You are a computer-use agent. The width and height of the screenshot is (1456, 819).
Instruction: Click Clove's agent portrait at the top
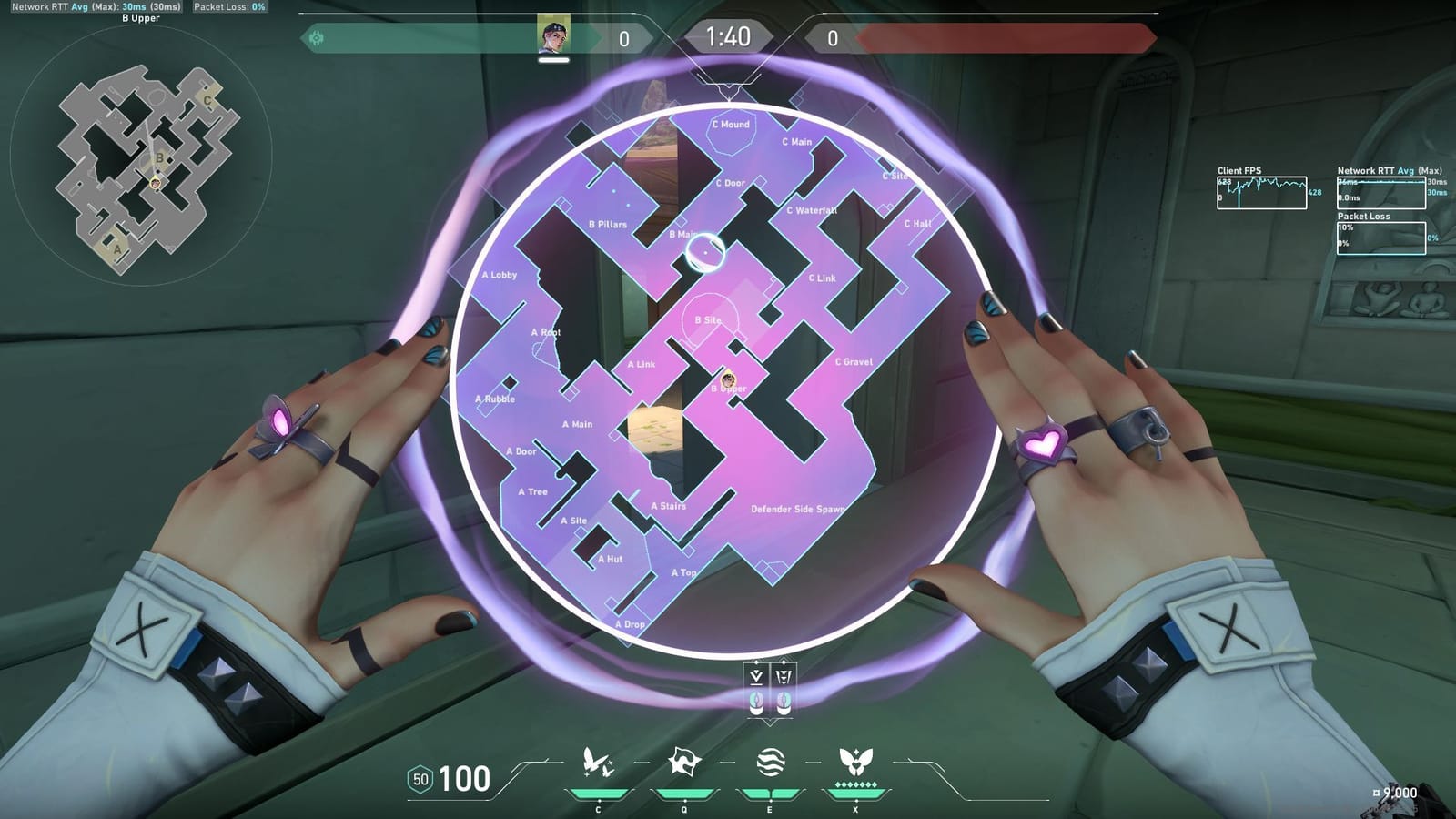[x=553, y=36]
